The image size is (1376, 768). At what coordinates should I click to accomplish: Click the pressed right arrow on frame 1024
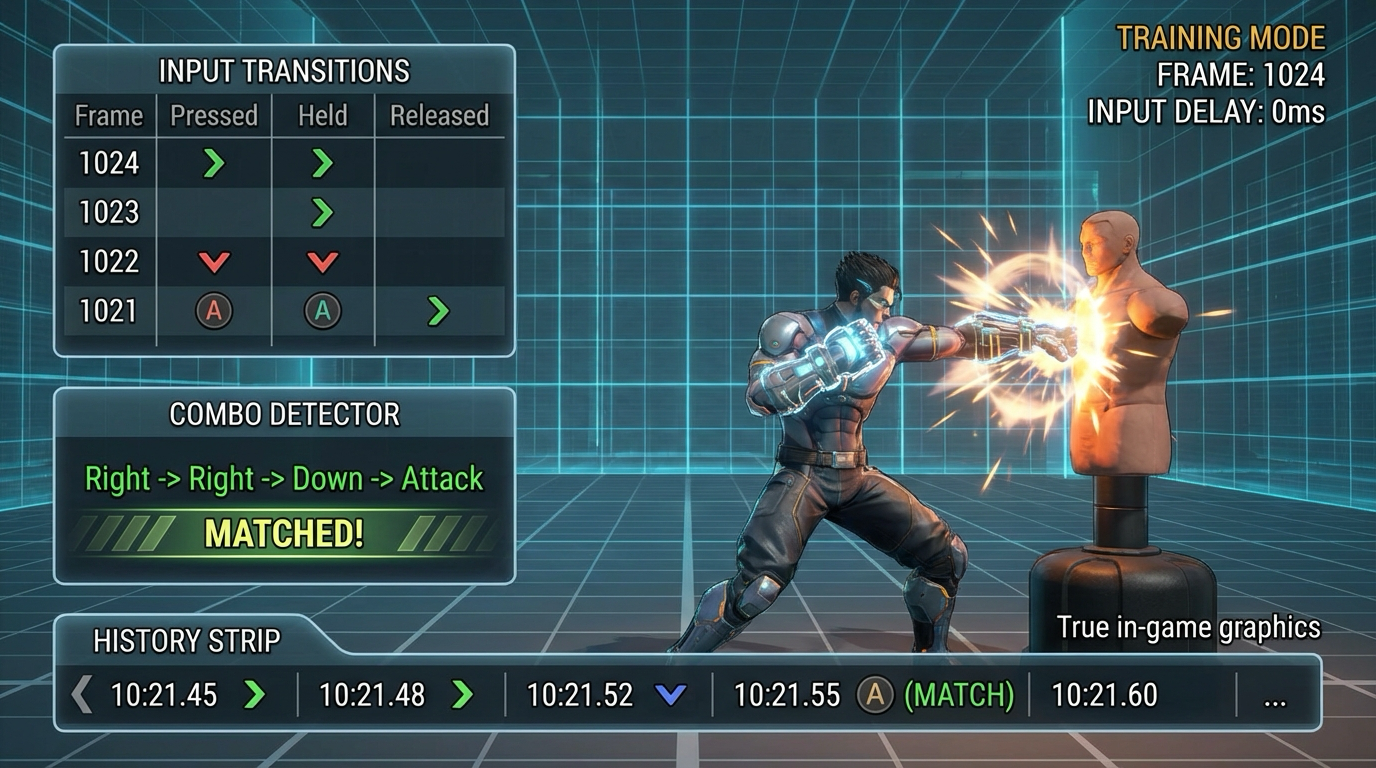(x=213, y=162)
